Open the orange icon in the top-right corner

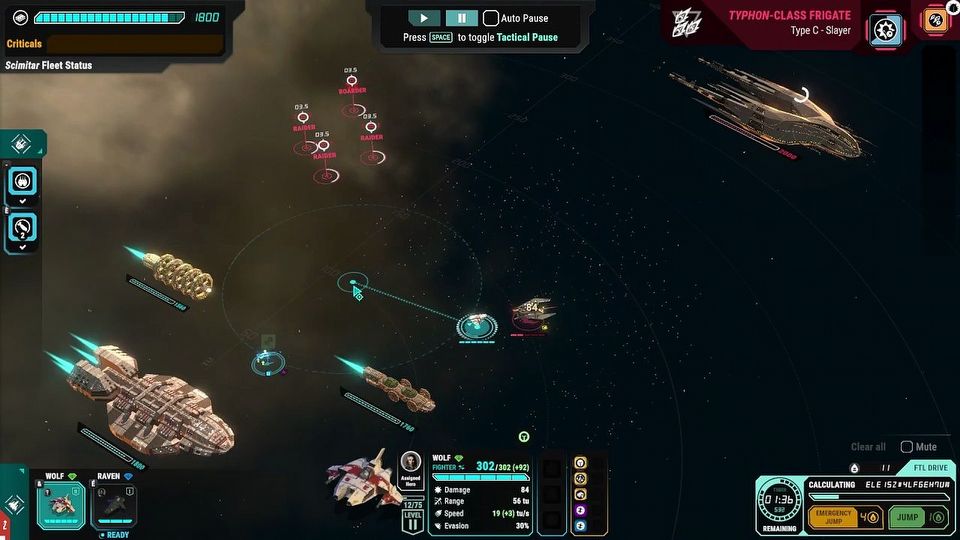(x=937, y=21)
